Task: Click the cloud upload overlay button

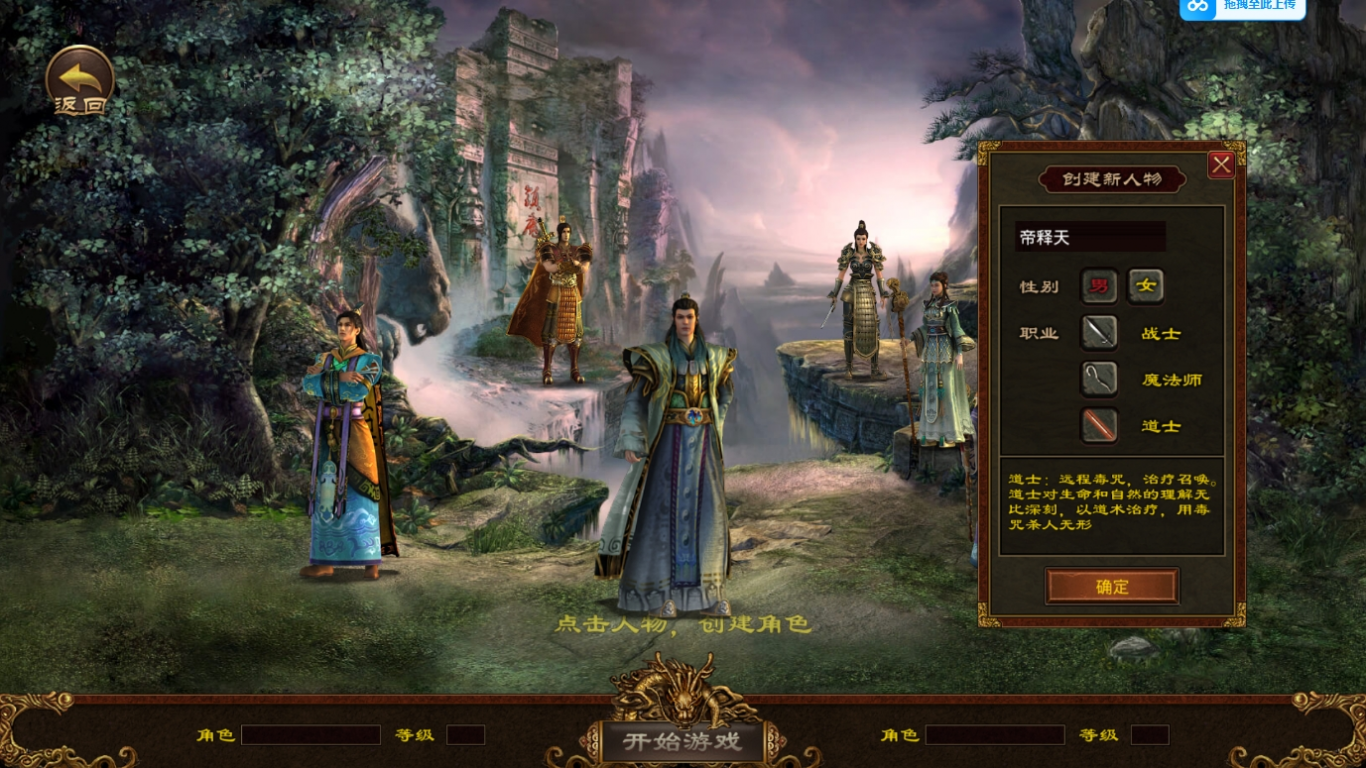Action: tap(1242, 8)
